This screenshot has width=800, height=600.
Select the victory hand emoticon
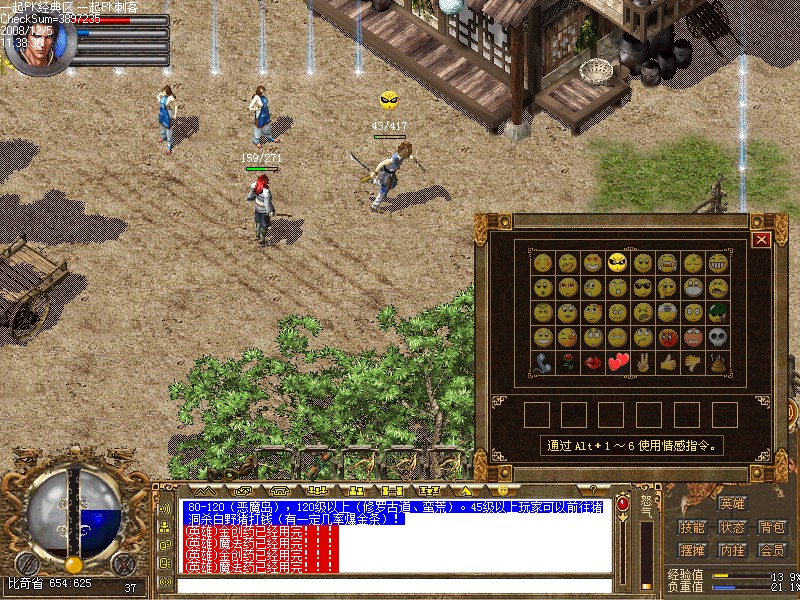tap(643, 363)
